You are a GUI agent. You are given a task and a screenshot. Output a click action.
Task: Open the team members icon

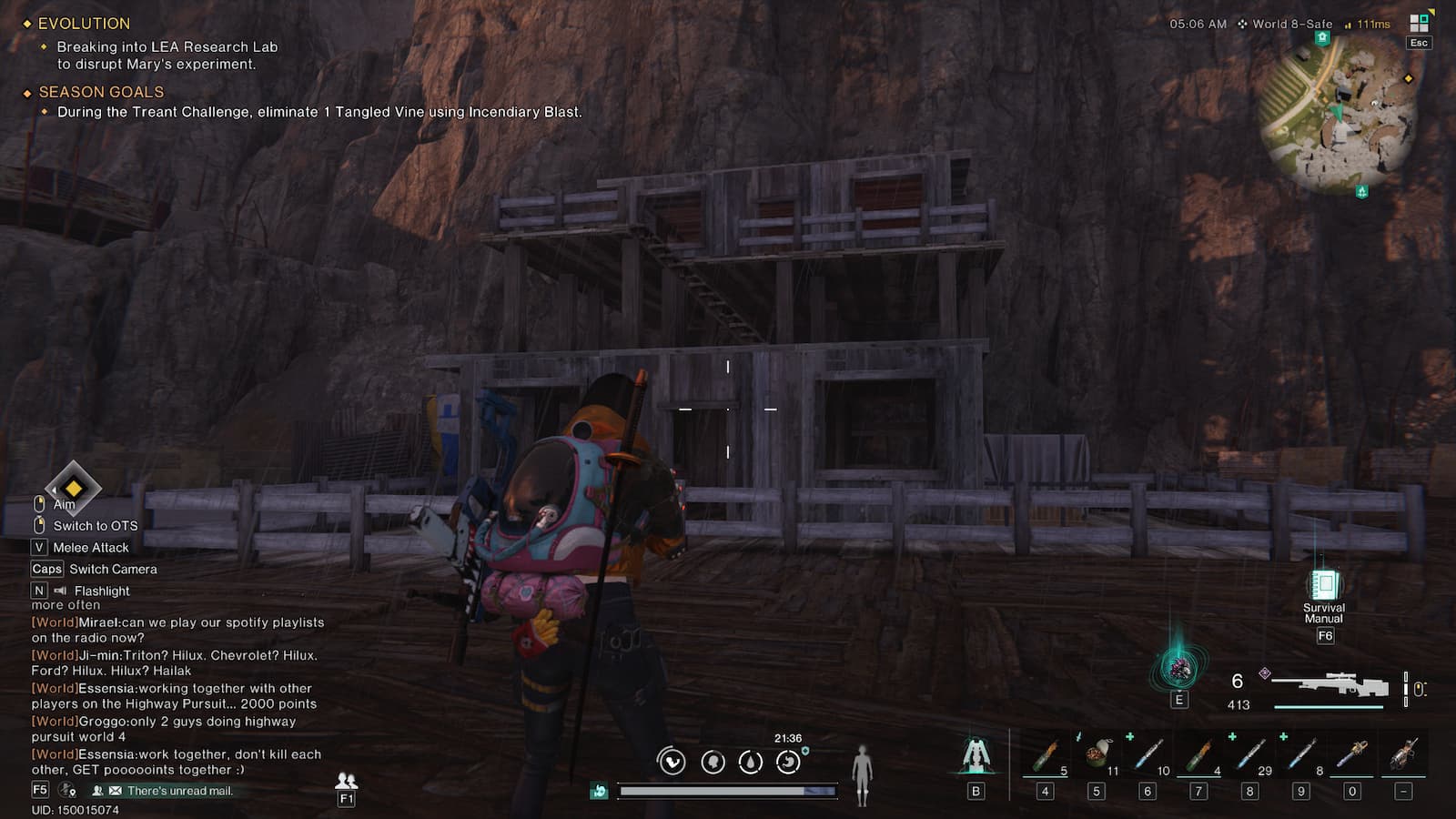pyautogui.click(x=346, y=781)
